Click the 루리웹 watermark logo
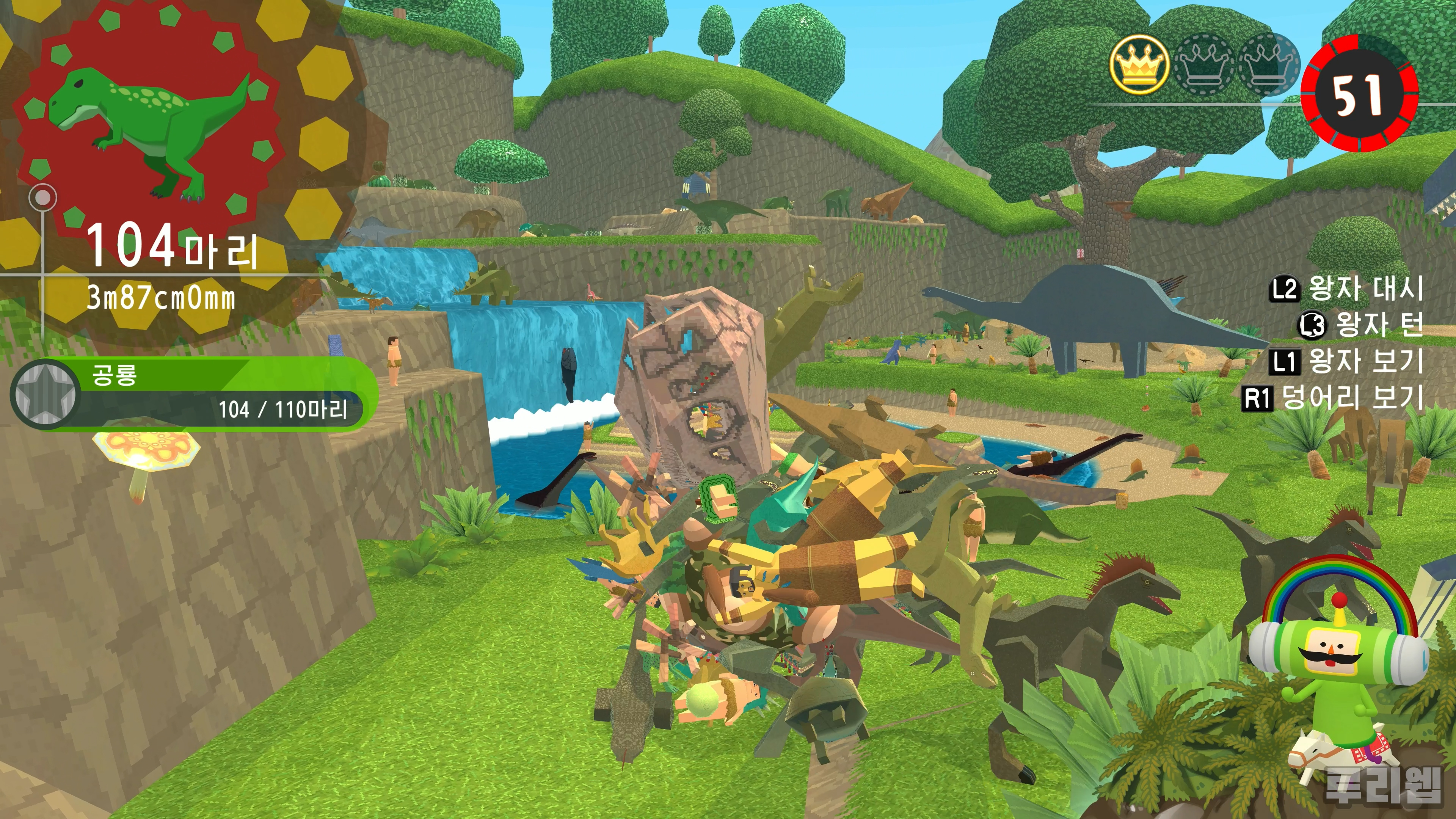Image resolution: width=1456 pixels, height=819 pixels. coord(1383,784)
